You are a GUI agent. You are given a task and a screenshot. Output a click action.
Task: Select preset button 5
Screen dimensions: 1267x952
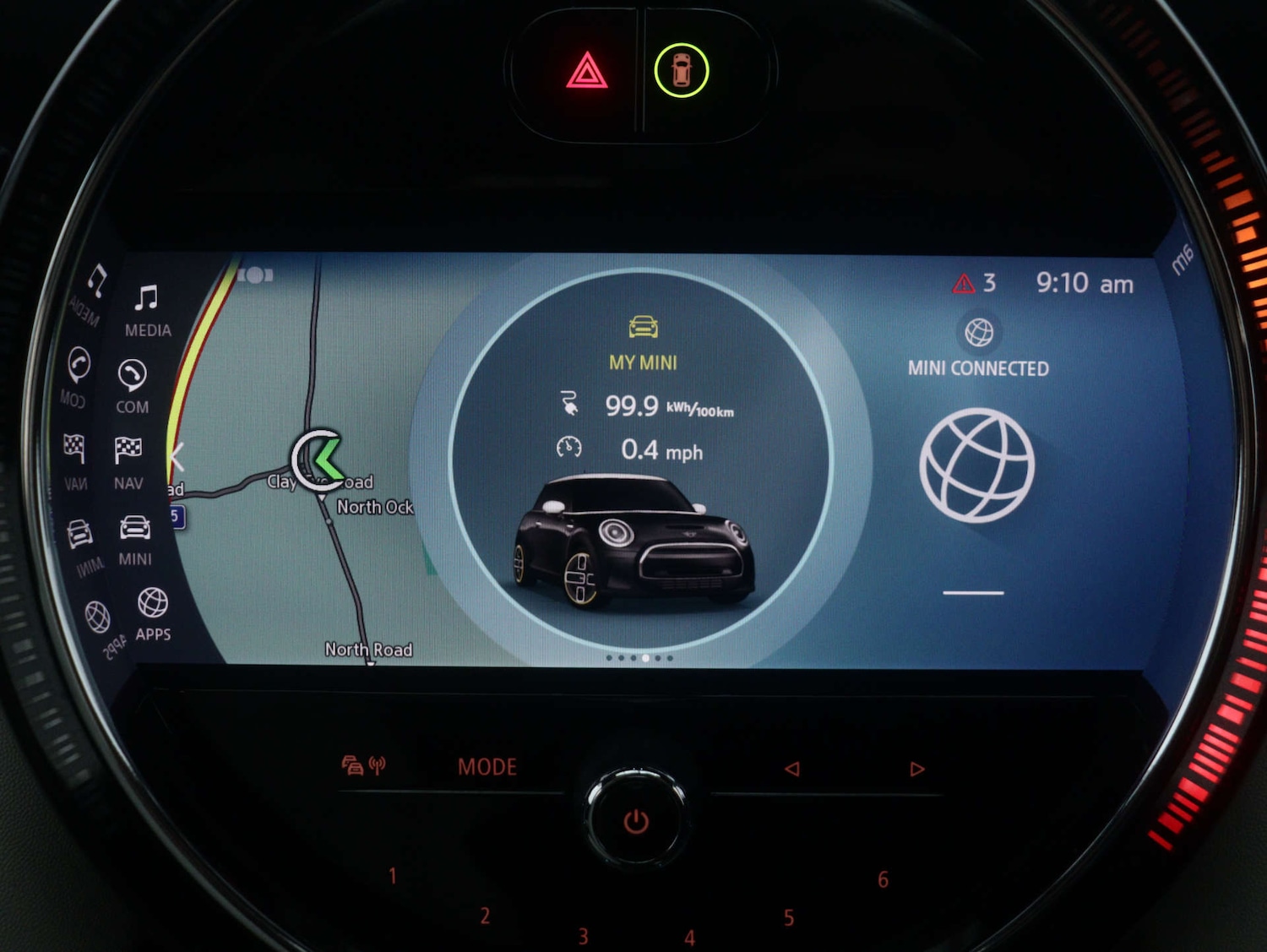(788, 918)
